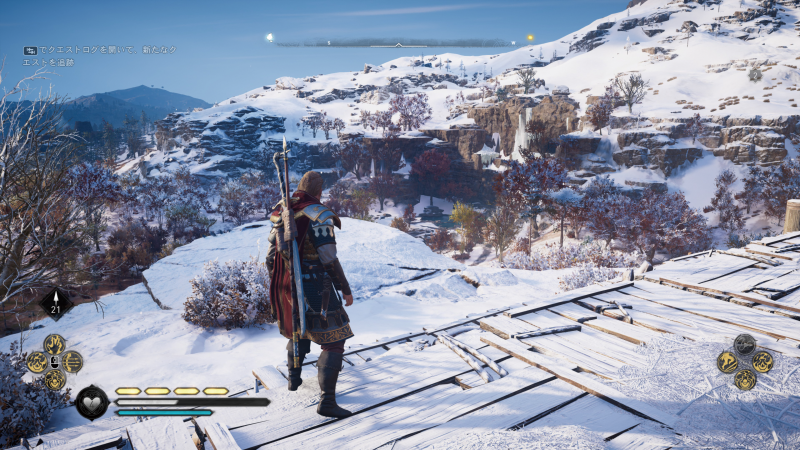Click the compass bar at top
This screenshot has height=450, width=800.
point(398,43)
